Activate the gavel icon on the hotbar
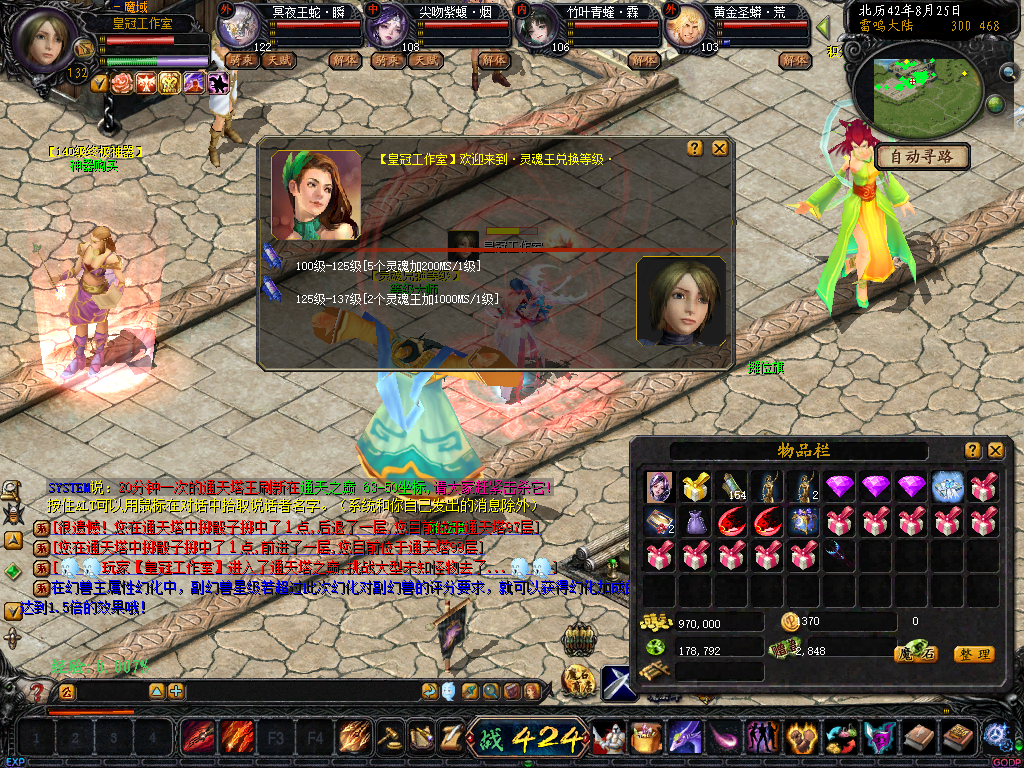The height and width of the screenshot is (768, 1024). [x=388, y=738]
